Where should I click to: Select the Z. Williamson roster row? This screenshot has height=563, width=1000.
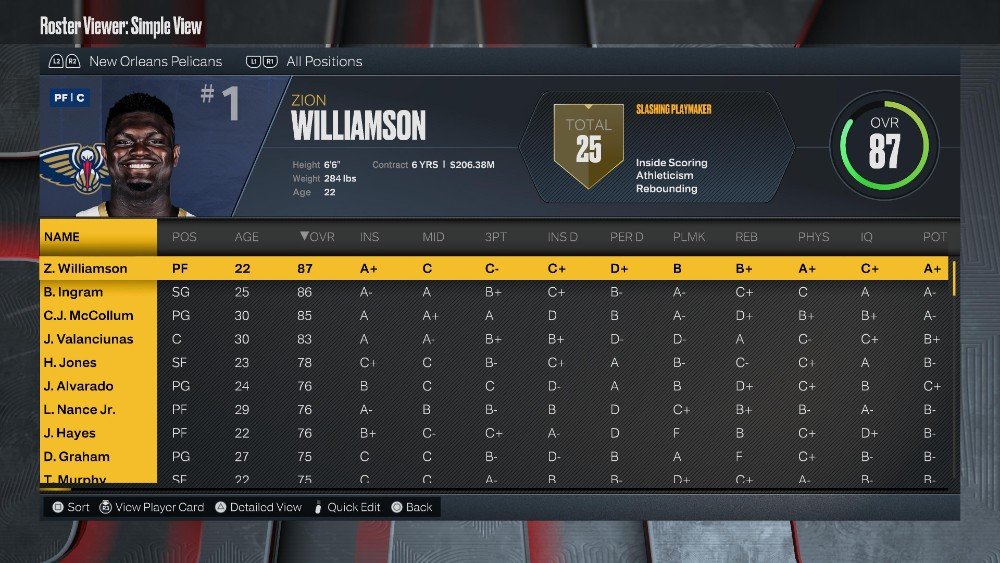[x=85, y=269]
